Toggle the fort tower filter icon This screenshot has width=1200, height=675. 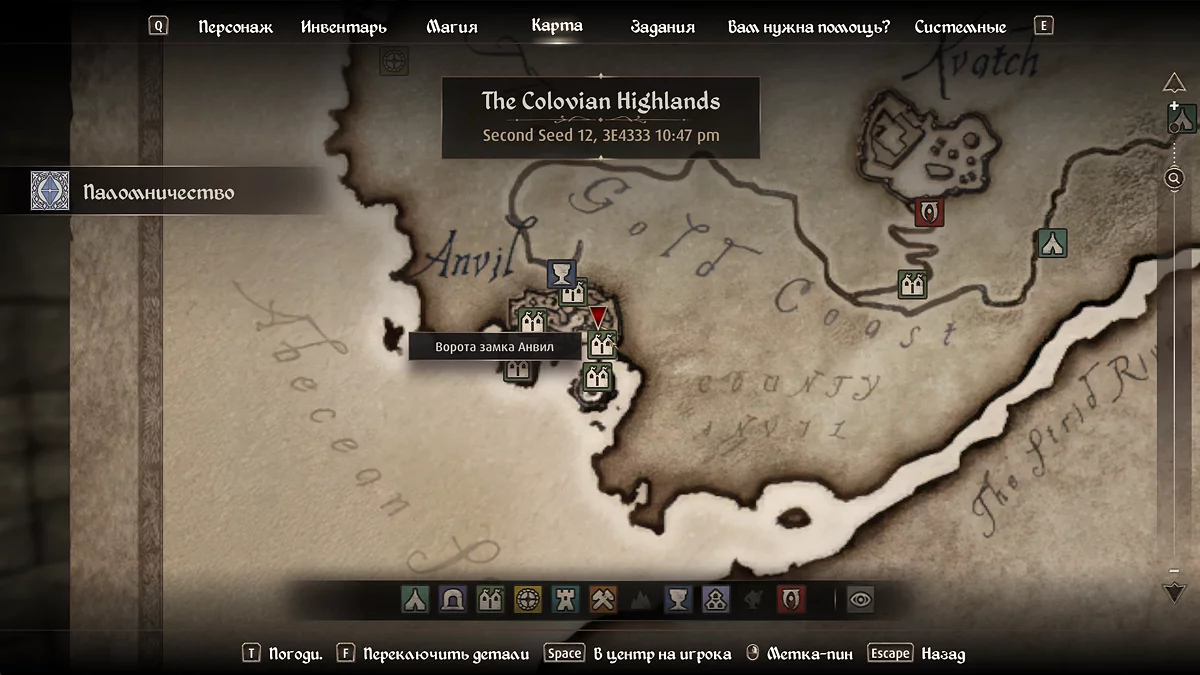pyautogui.click(x=565, y=599)
